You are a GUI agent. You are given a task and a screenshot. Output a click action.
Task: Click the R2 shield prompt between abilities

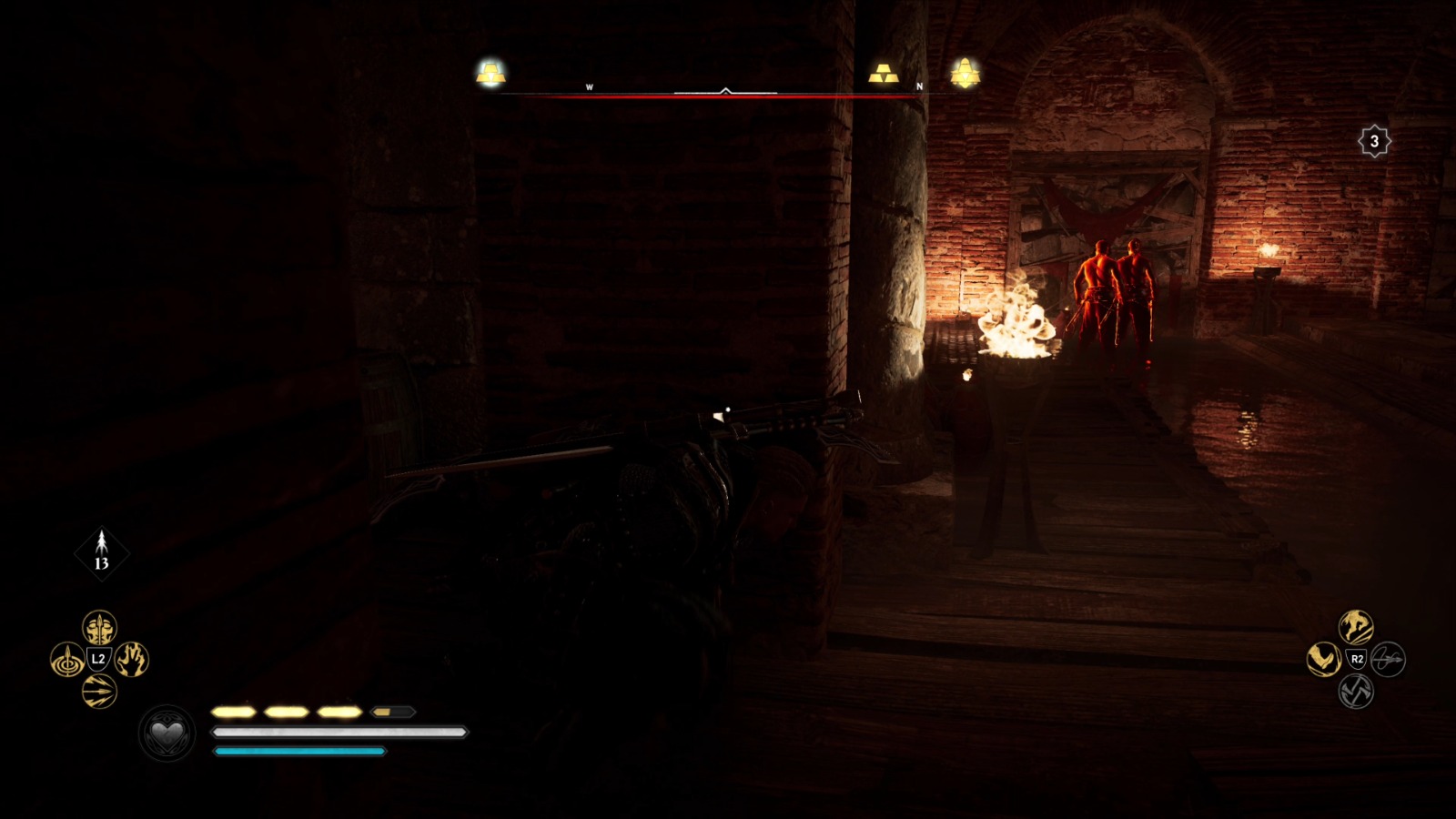pos(1355,657)
